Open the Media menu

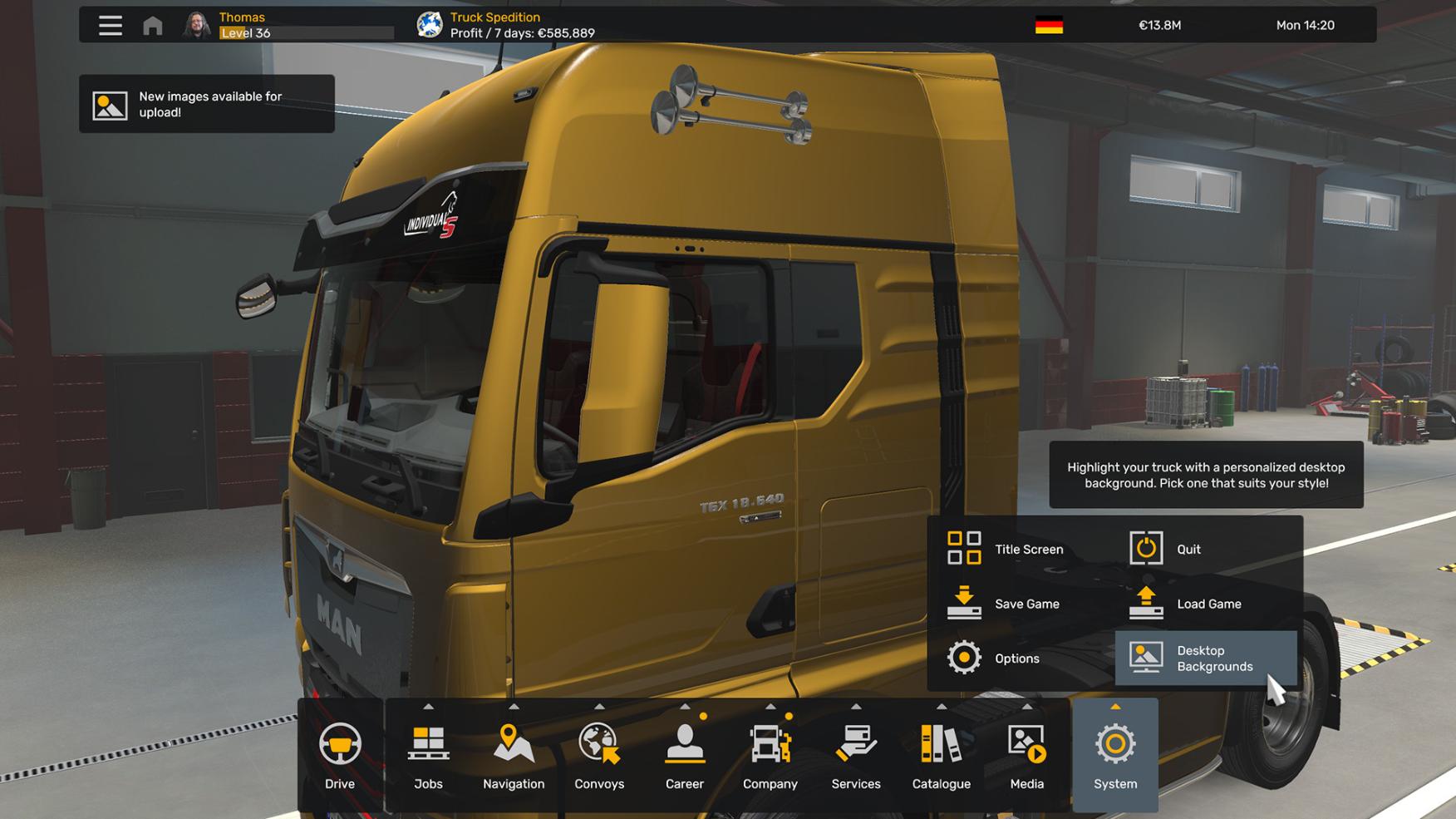[x=1027, y=755]
